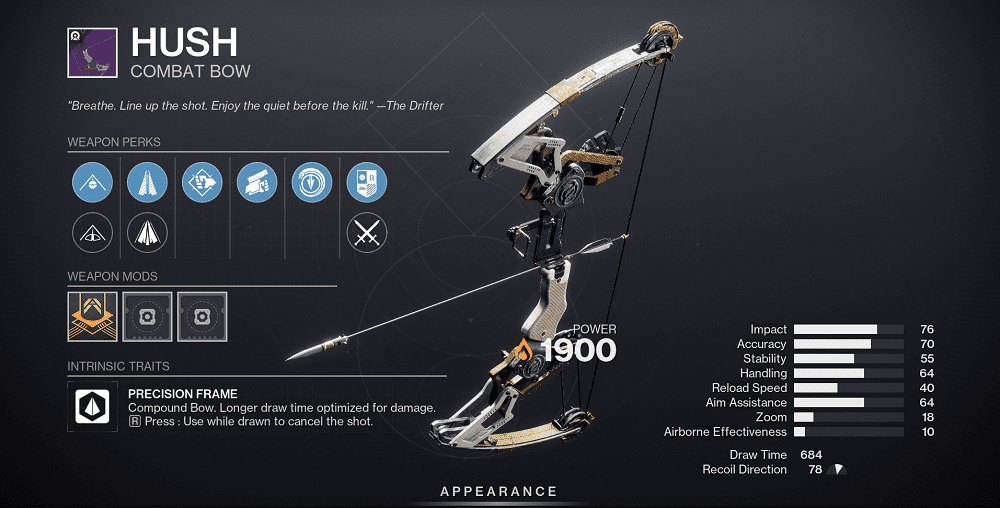Screen dimensions: 1000x508
Task: Choose the alternate bowstring perk with the eye
Action: tap(92, 235)
